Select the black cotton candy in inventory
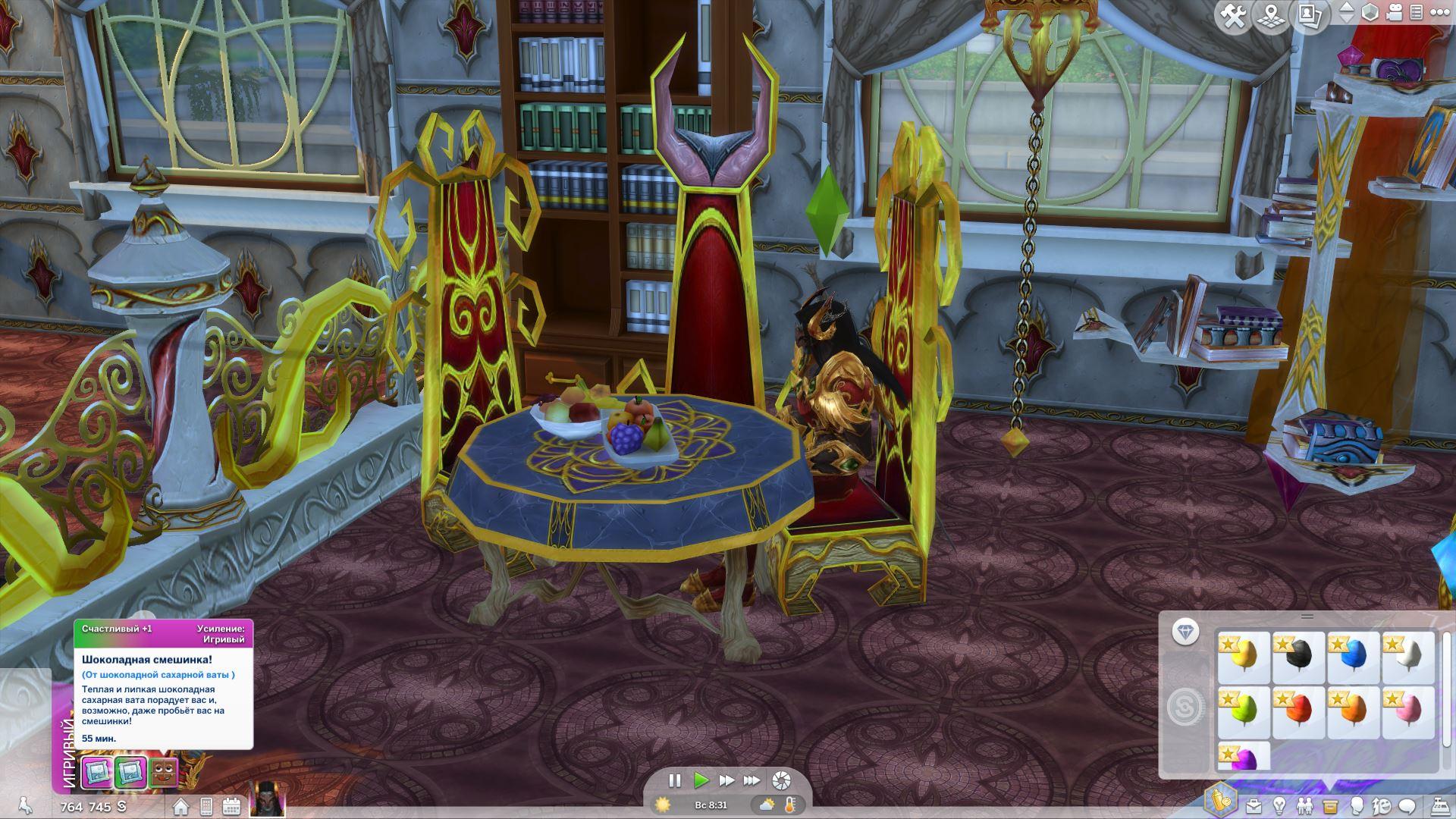The height and width of the screenshot is (819, 1456). pos(1298,657)
